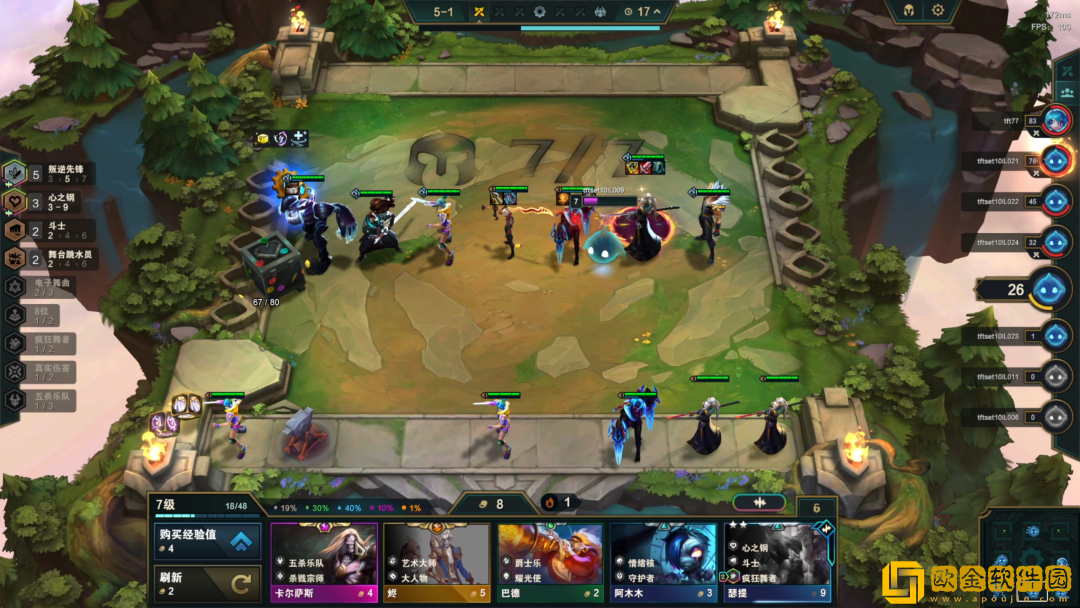Image resolution: width=1080 pixels, height=608 pixels.
Task: Switch to the players list tab
Action: (1067, 93)
